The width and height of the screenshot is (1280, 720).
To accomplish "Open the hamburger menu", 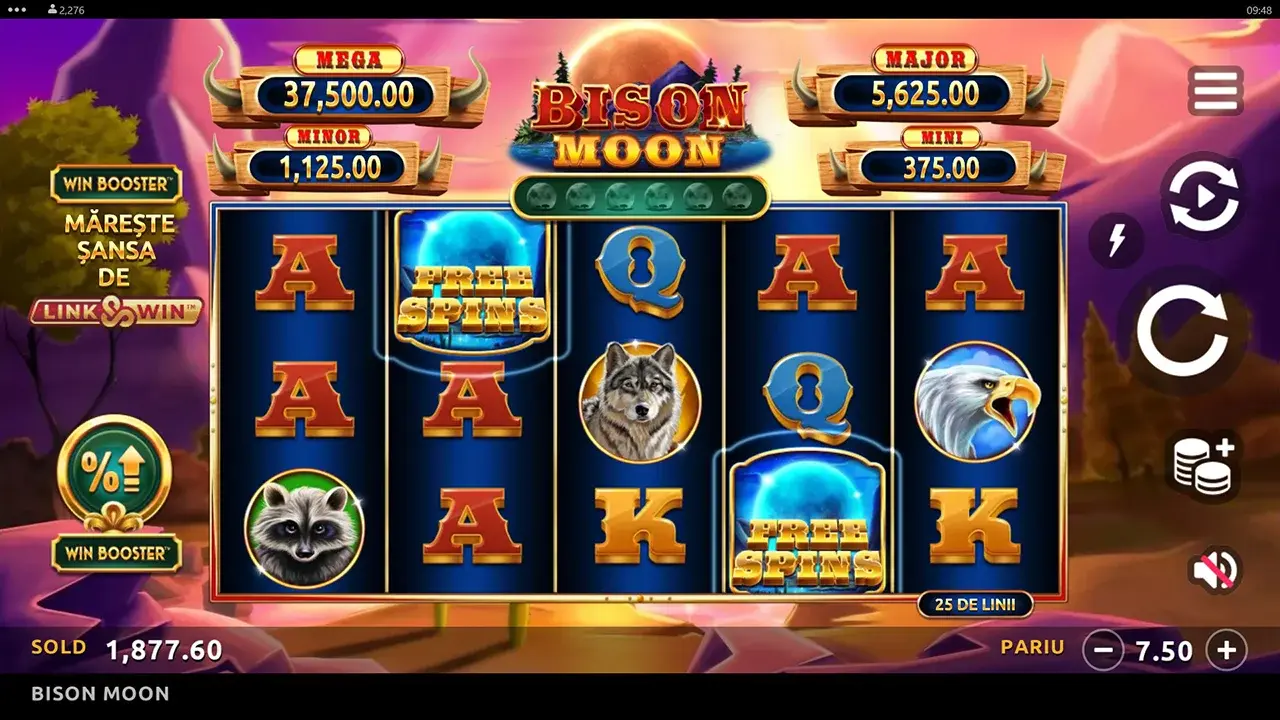I will [x=1215, y=91].
